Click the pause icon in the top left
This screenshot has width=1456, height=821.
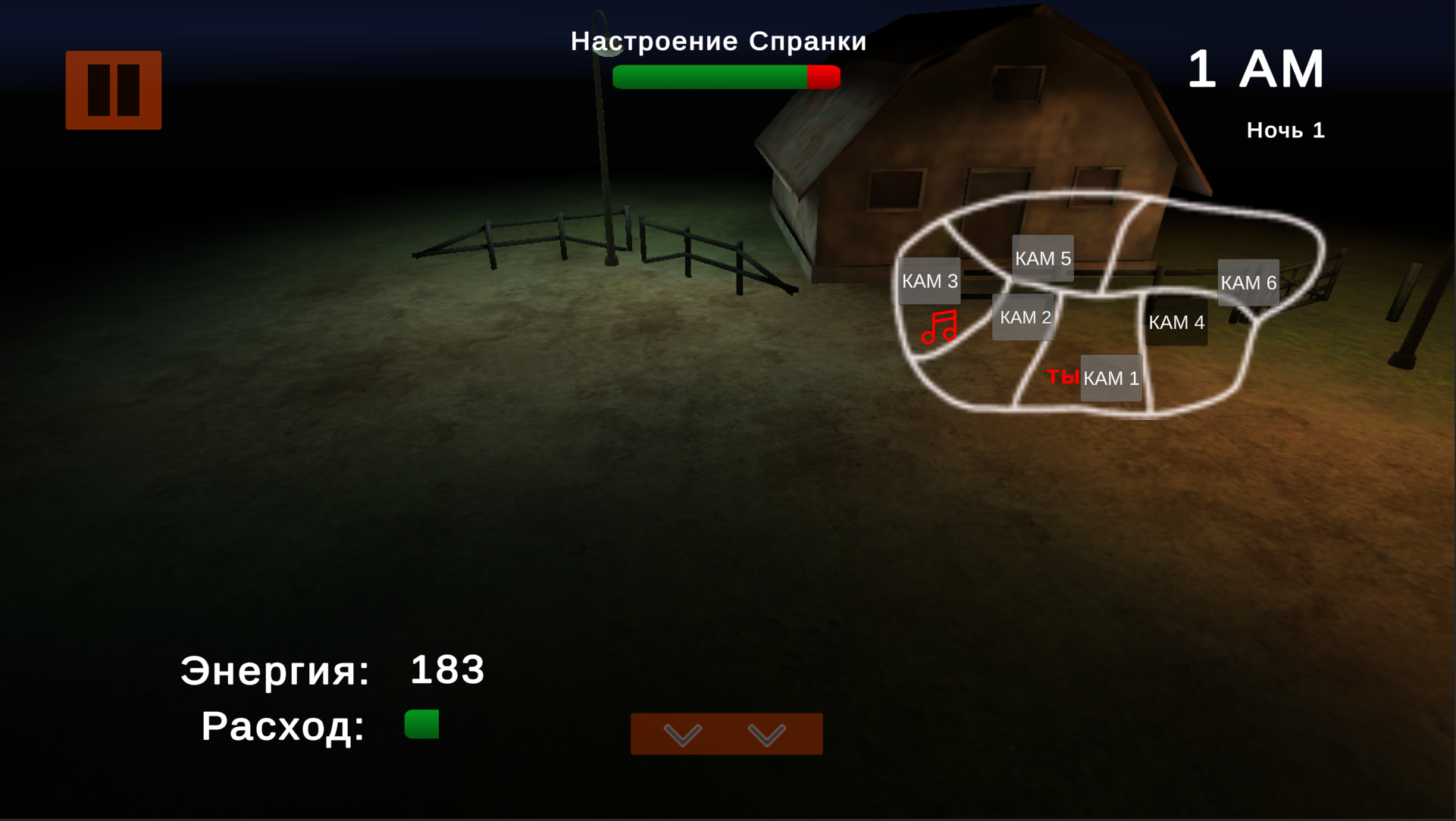click(113, 88)
